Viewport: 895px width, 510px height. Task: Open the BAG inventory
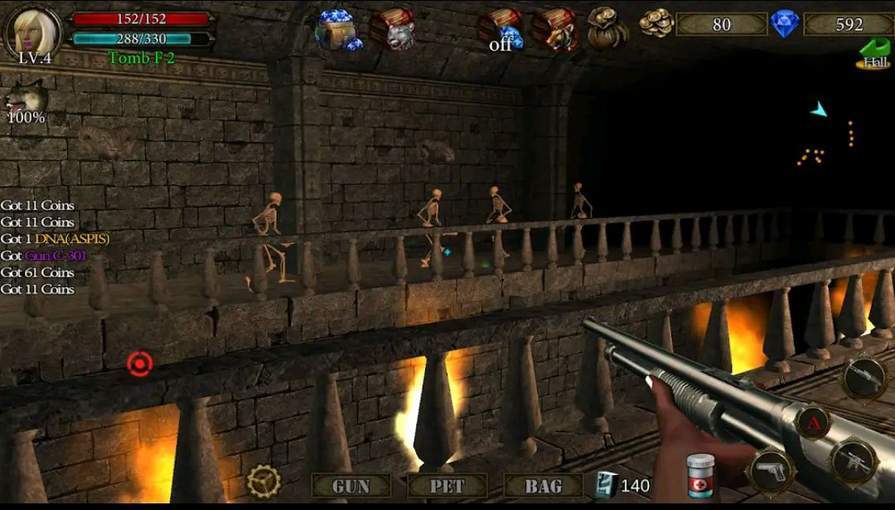click(543, 486)
